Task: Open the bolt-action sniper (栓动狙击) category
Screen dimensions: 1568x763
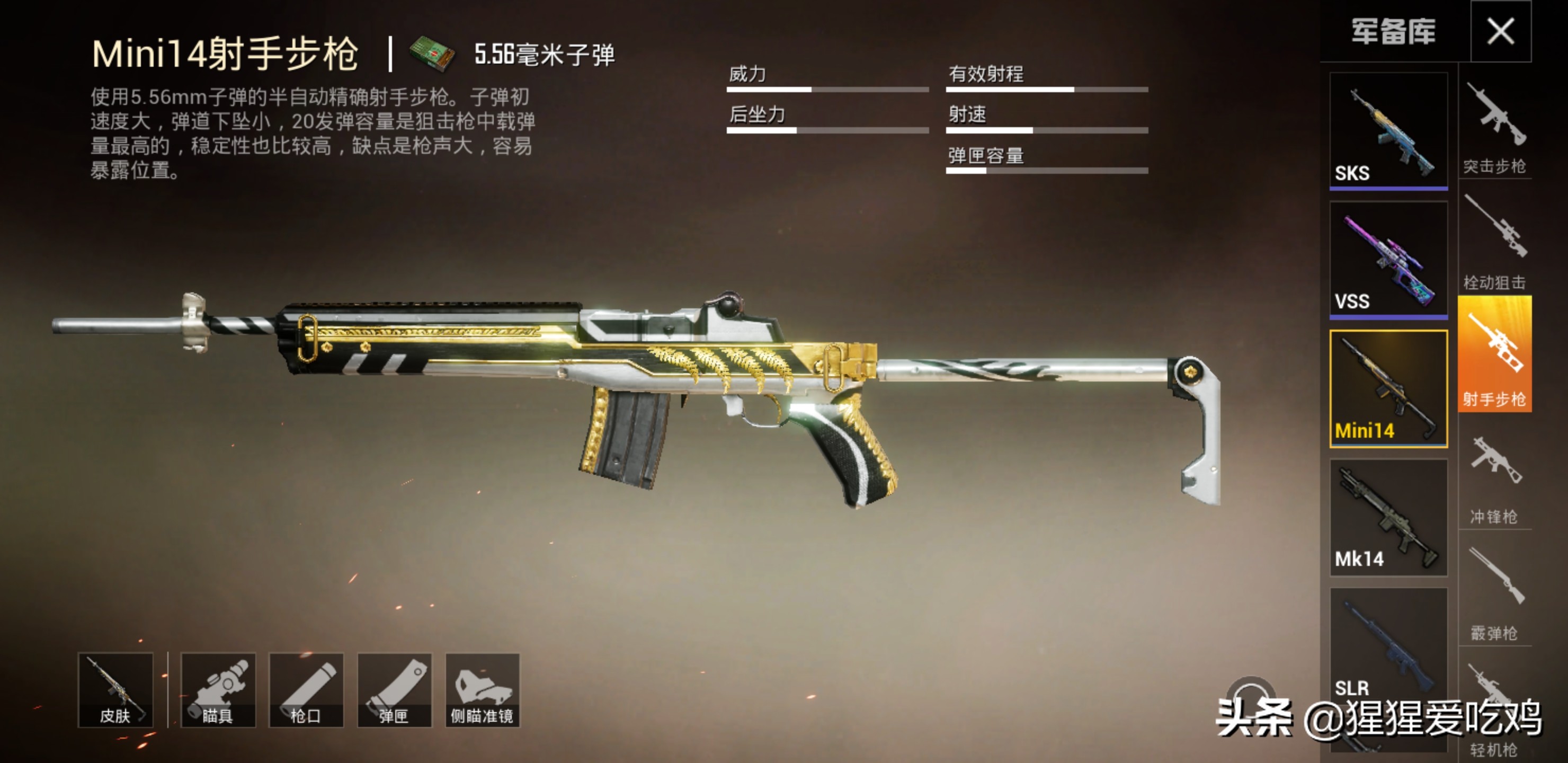Action: [x=1495, y=244]
